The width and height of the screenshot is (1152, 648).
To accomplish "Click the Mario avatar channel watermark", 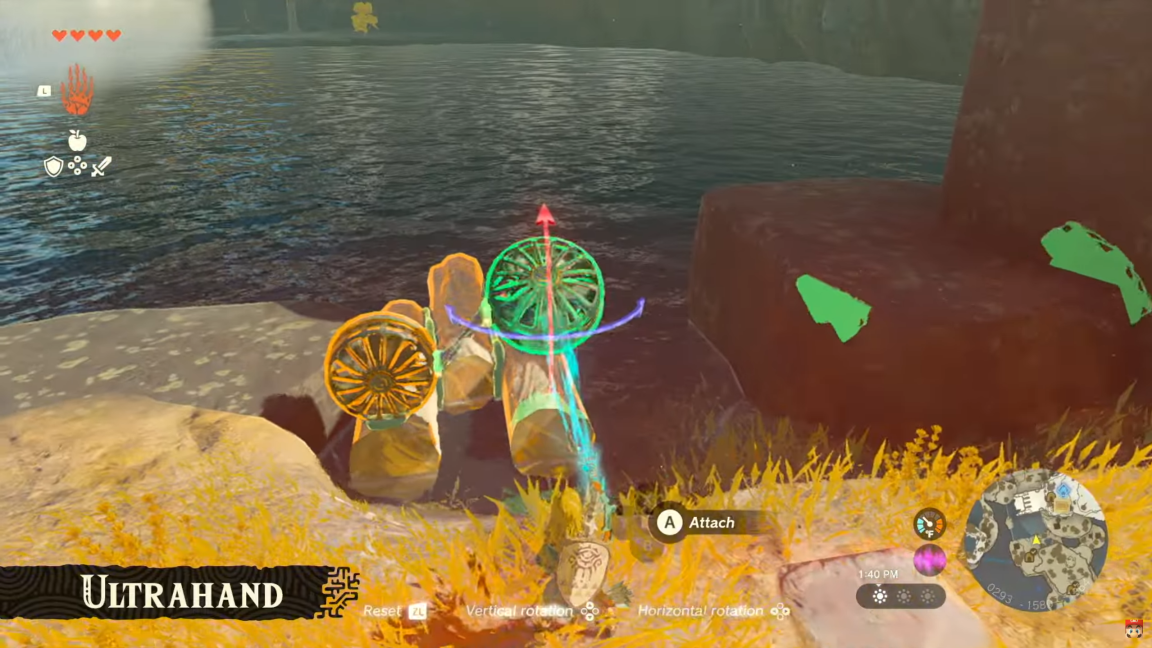I will (x=1134, y=630).
